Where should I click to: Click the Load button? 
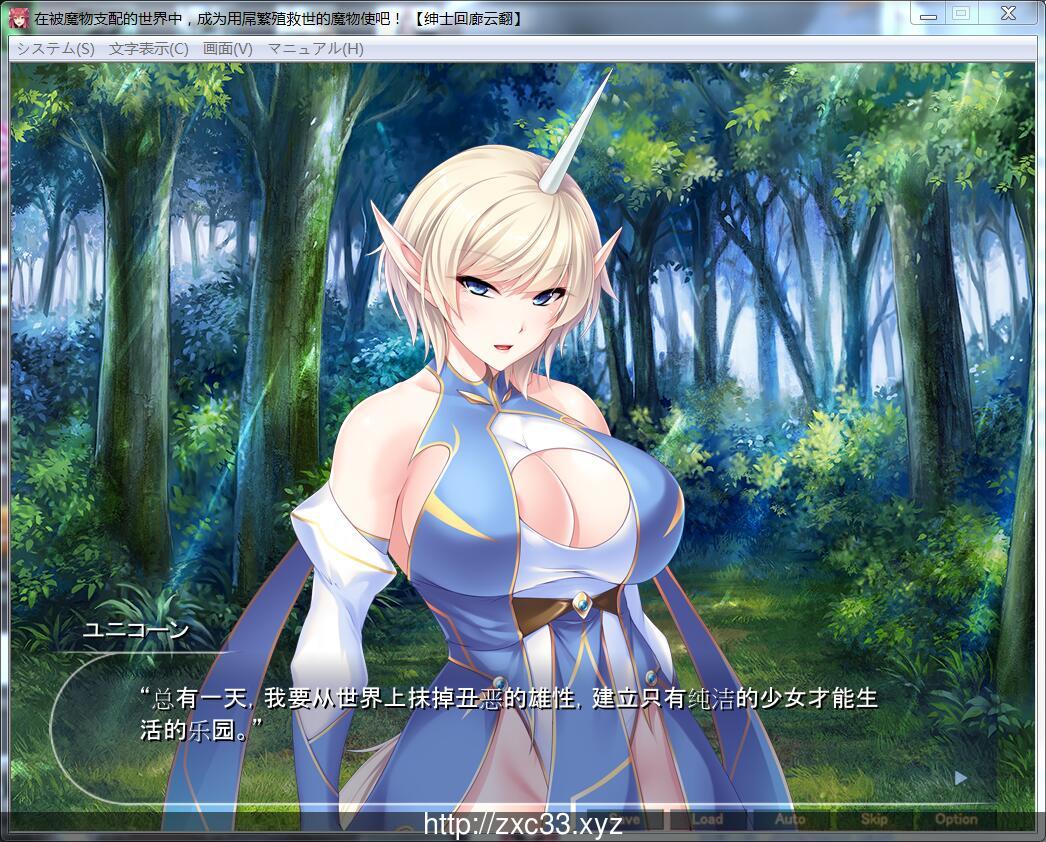[x=707, y=819]
